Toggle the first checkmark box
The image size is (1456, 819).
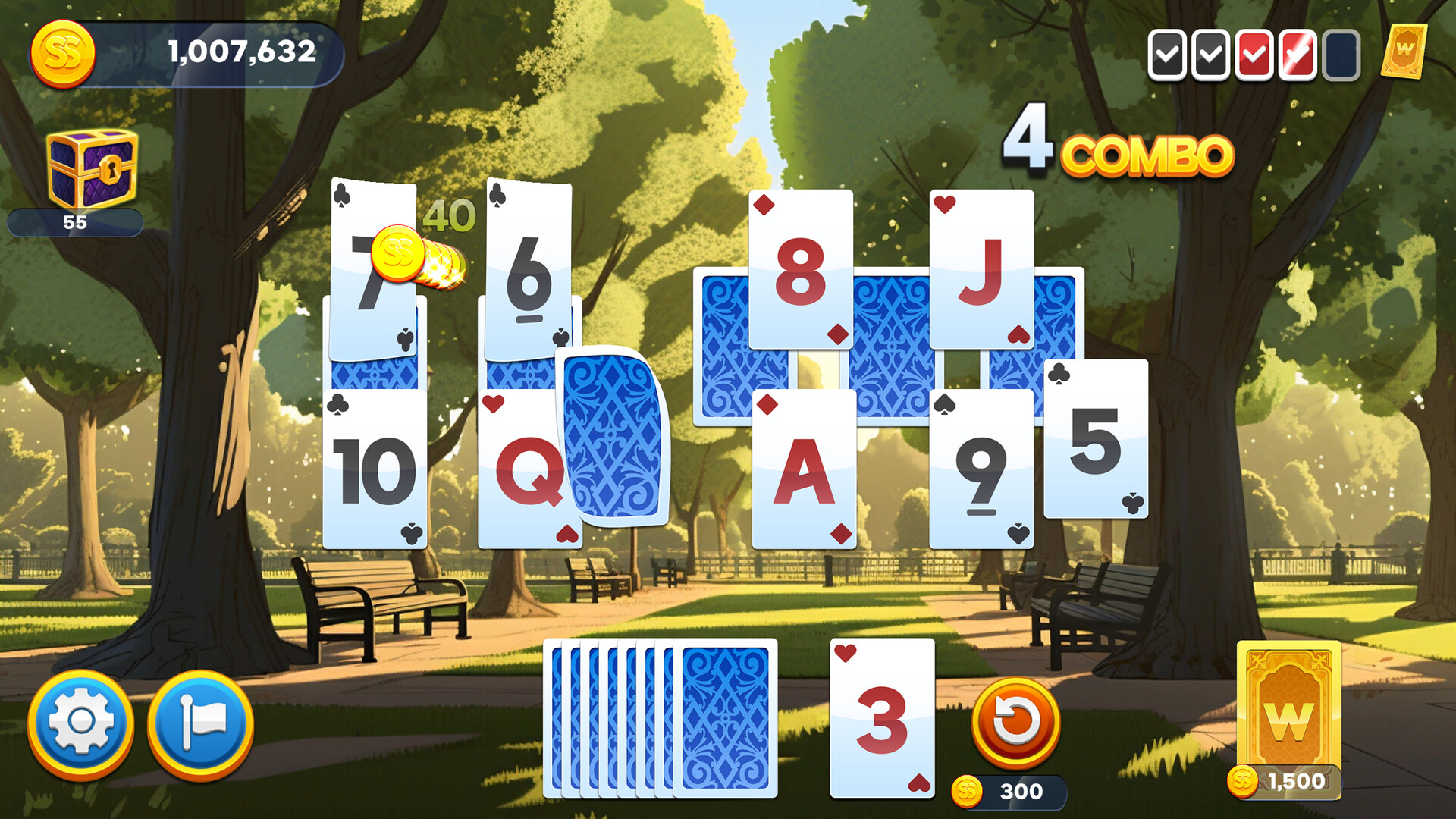click(x=1168, y=55)
